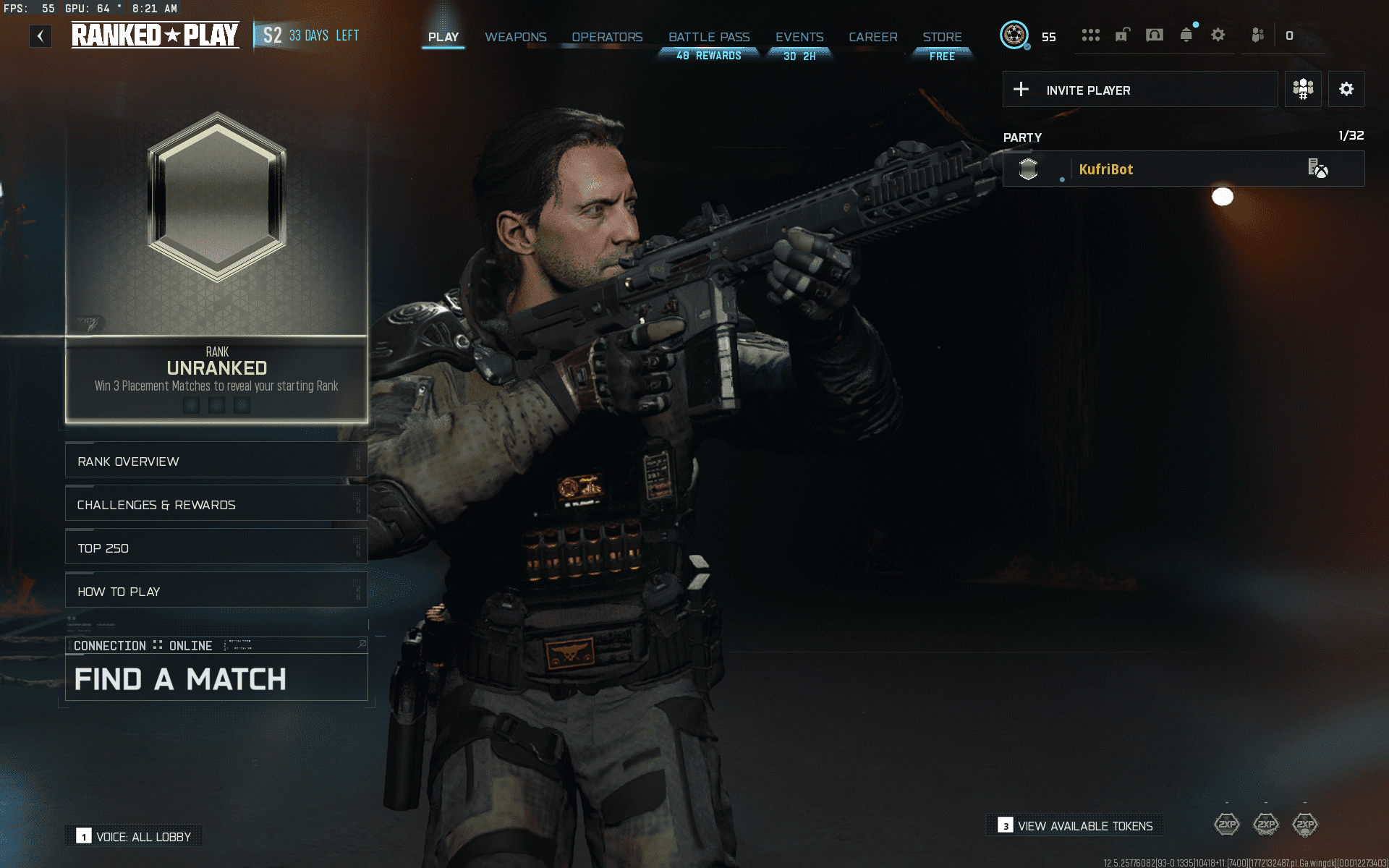Toggle voice chat from All Lobby

tap(133, 835)
